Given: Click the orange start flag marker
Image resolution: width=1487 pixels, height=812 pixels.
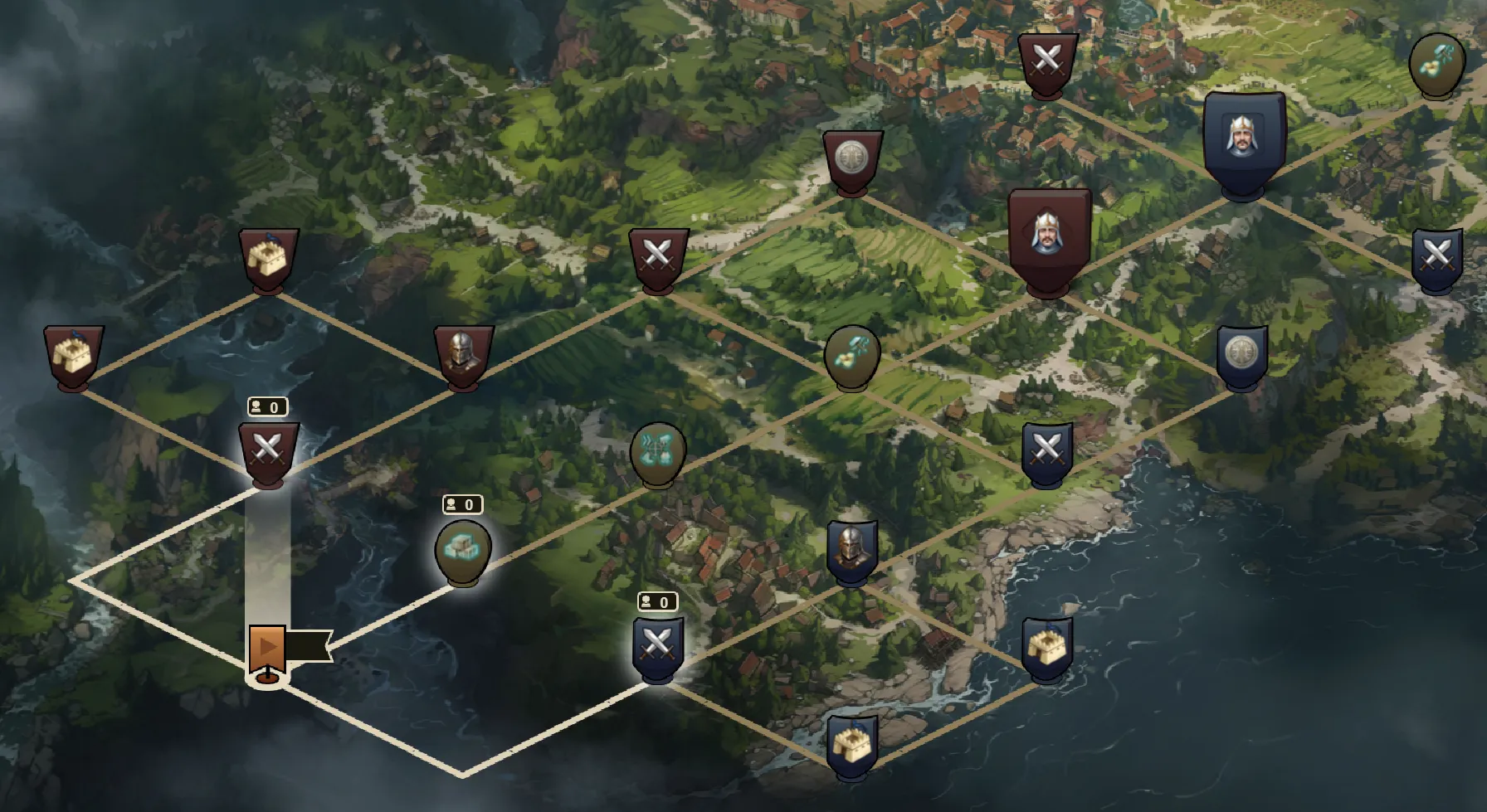Looking at the screenshot, I should click(267, 649).
